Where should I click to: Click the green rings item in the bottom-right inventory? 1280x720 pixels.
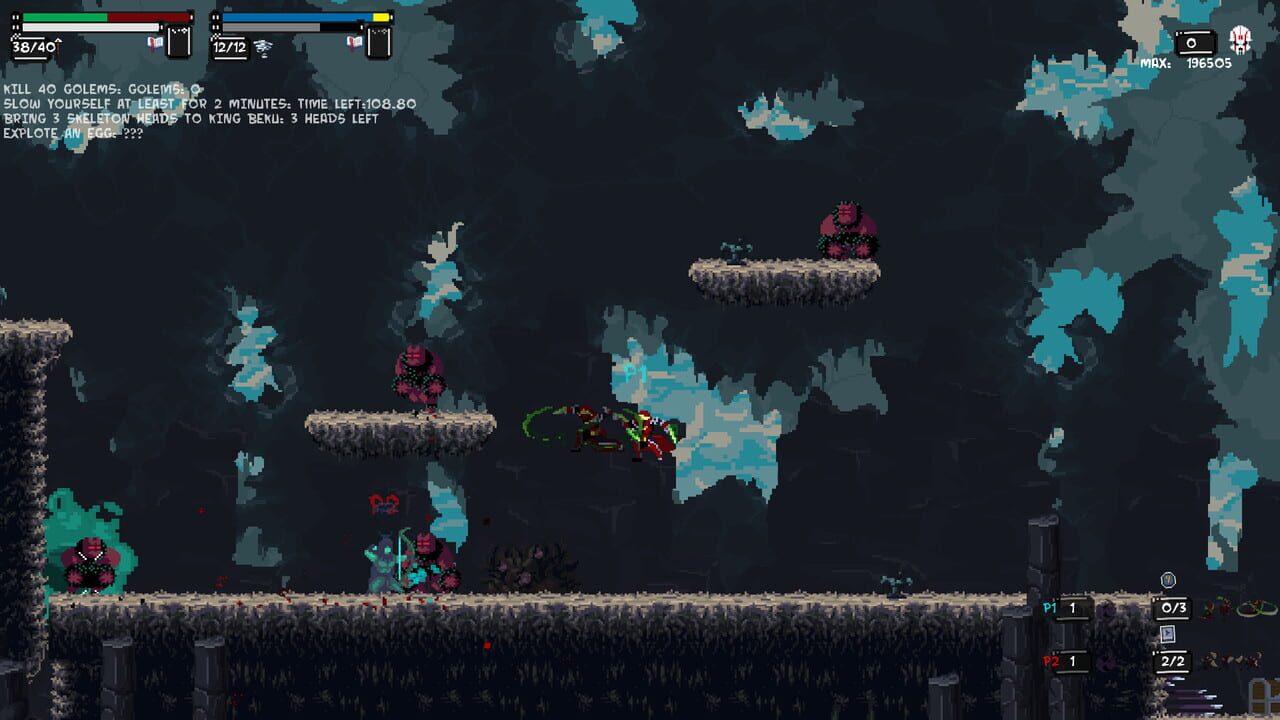point(1258,608)
